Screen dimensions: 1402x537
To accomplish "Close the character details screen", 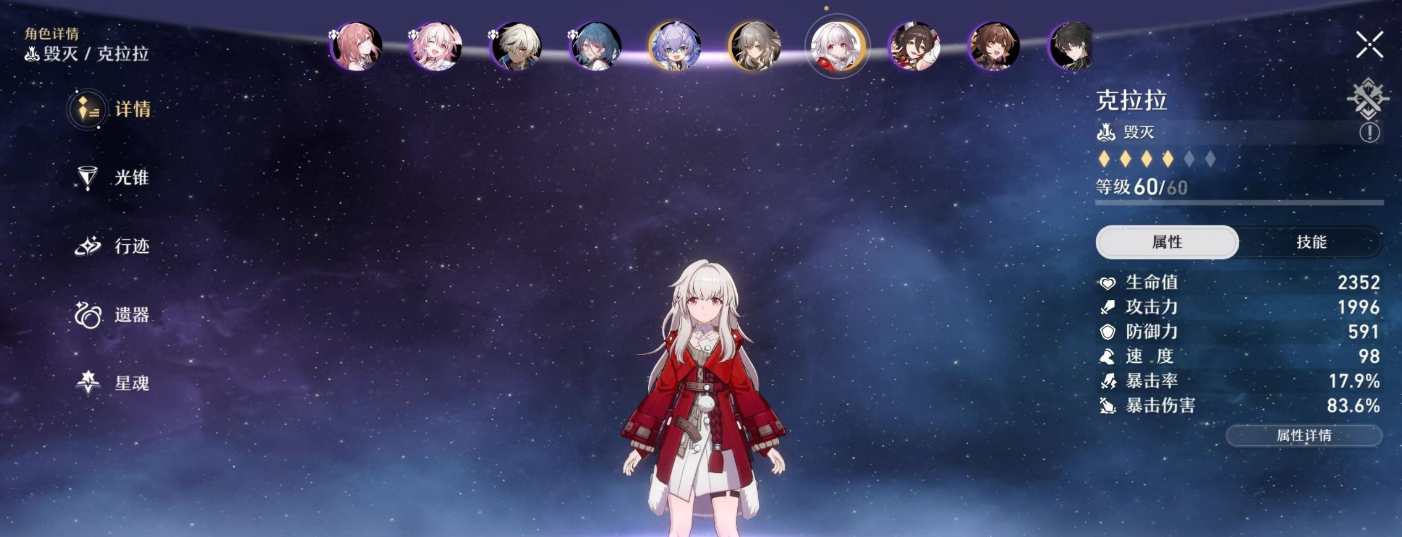I will [x=1369, y=44].
